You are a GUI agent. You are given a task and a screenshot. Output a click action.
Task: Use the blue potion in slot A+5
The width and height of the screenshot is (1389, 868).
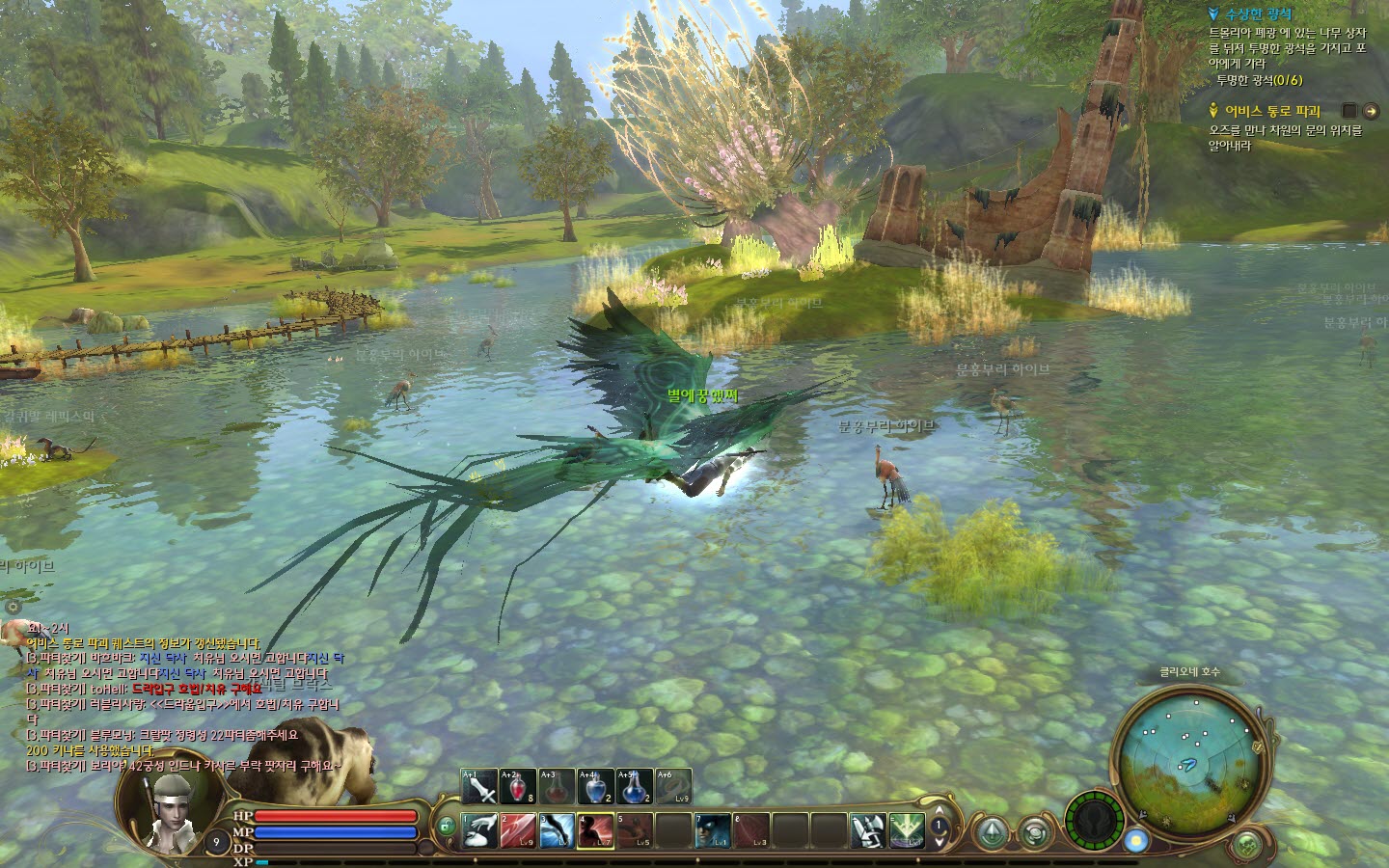point(634,788)
